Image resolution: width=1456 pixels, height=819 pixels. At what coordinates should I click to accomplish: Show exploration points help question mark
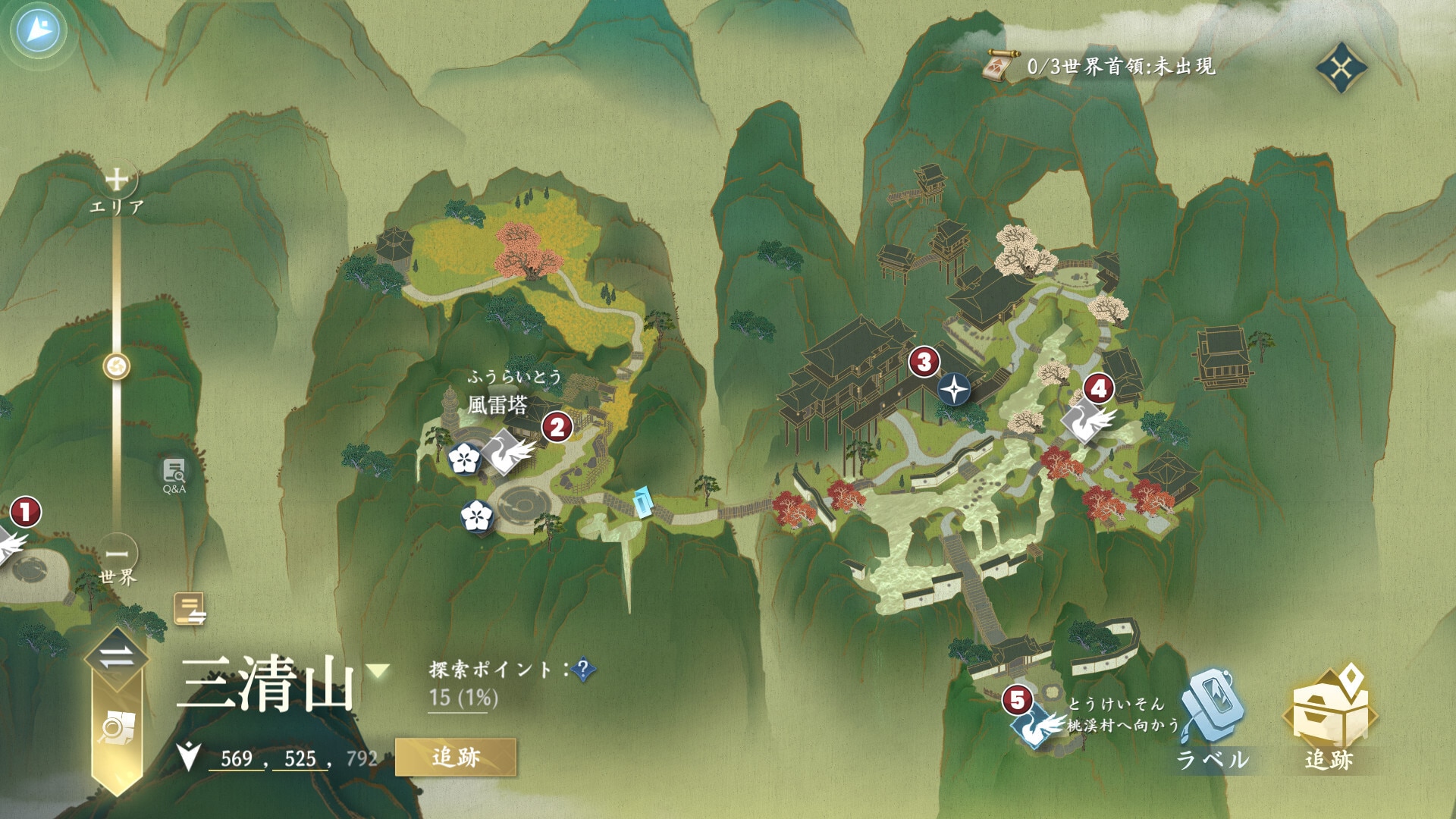[x=583, y=670]
